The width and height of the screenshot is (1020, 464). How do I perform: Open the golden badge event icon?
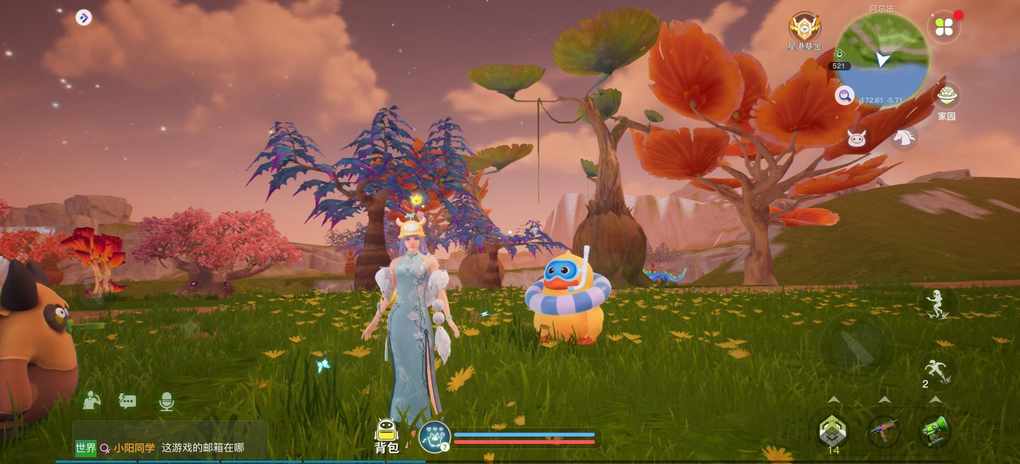click(x=804, y=28)
